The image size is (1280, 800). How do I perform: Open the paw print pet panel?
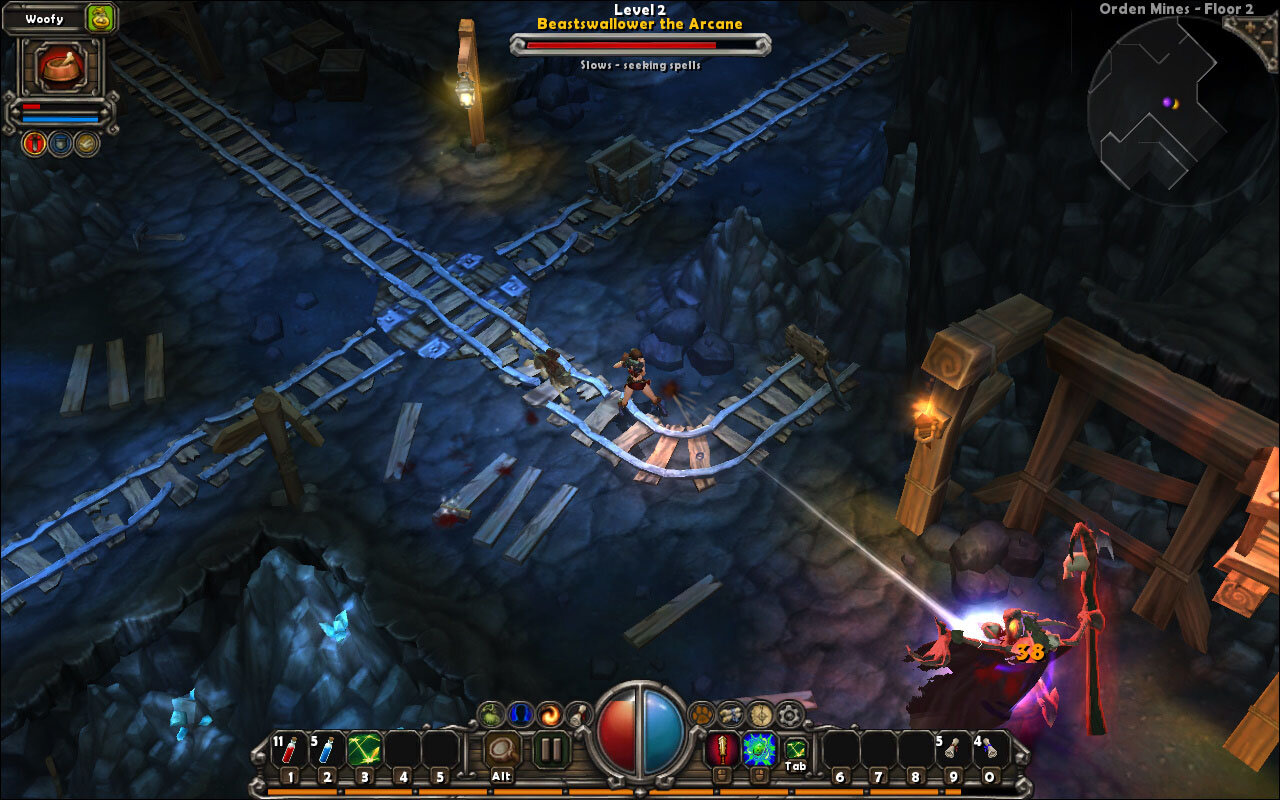[702, 714]
